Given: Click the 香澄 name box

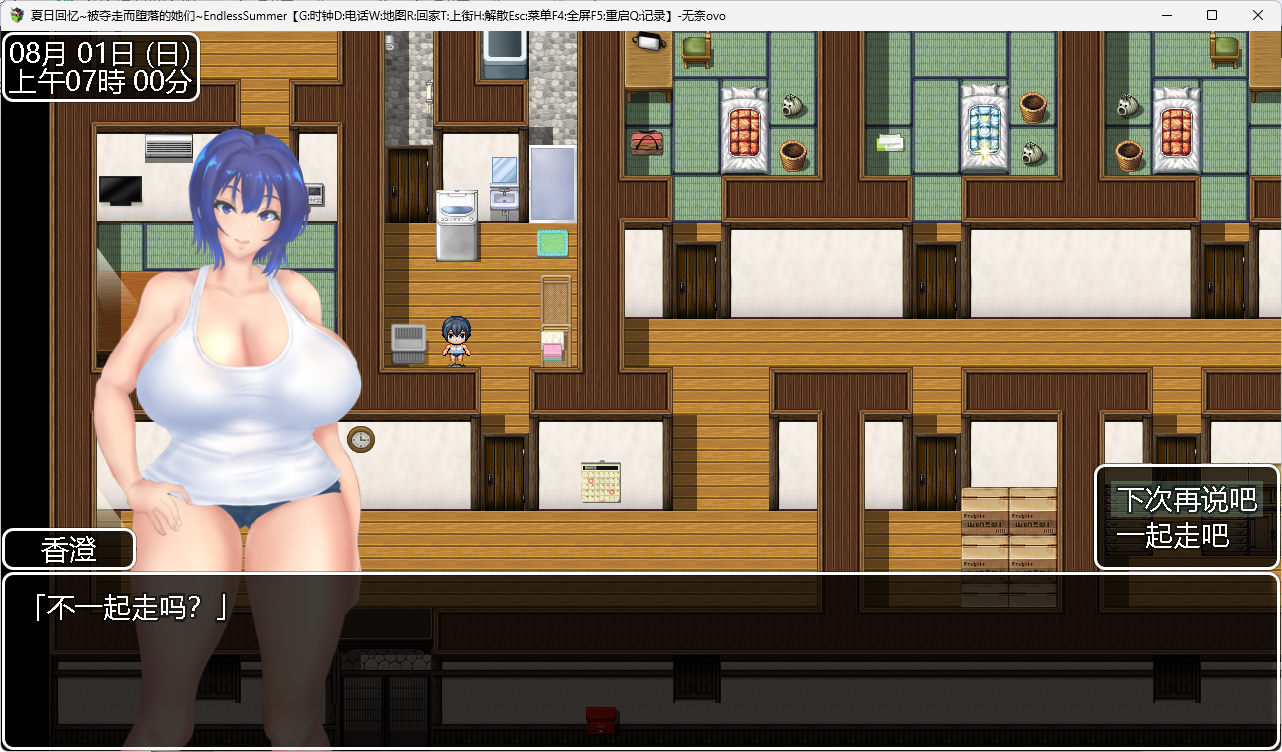Looking at the screenshot, I should click(x=66, y=549).
